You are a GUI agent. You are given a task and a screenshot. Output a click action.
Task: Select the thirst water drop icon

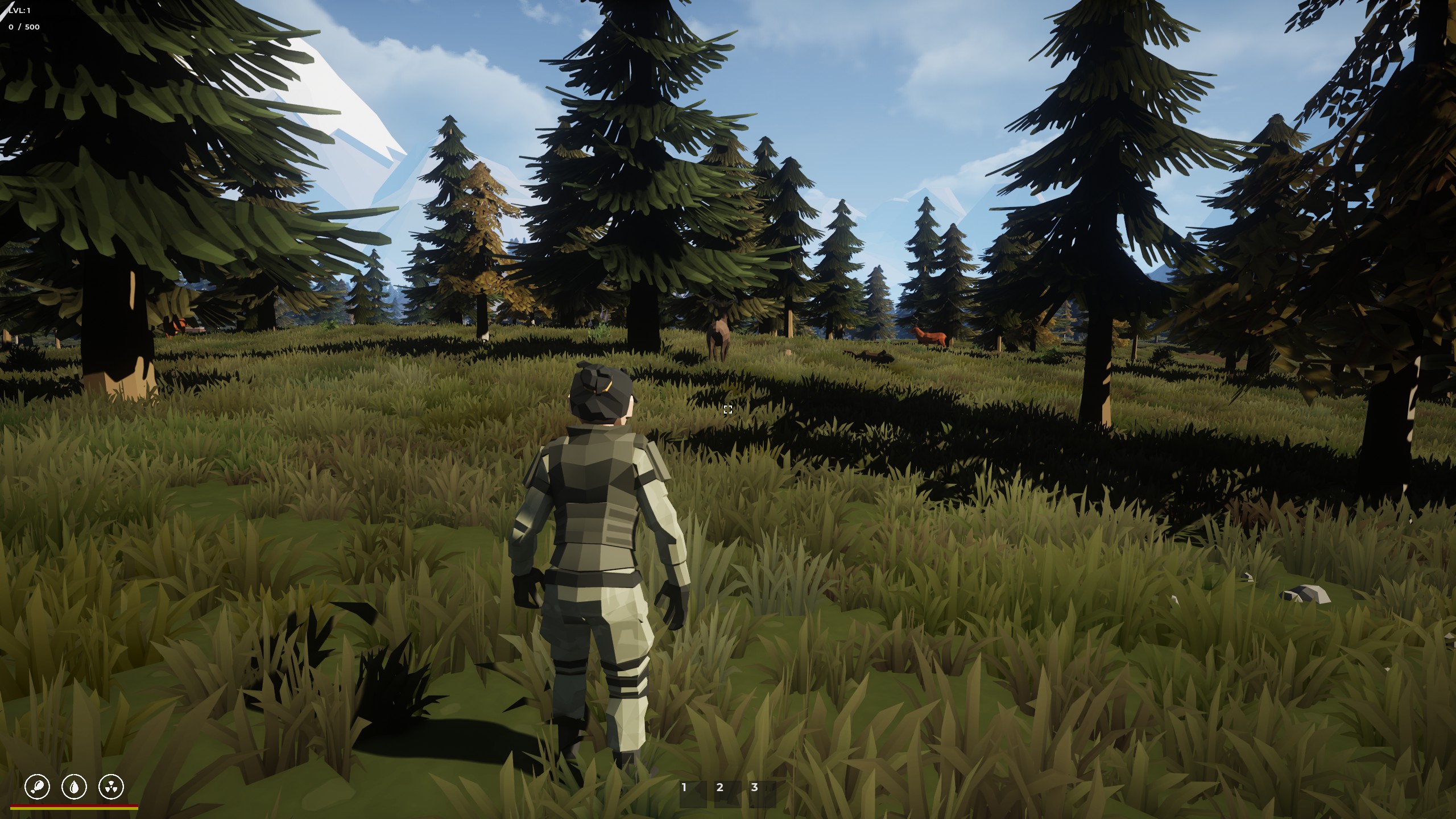(75, 787)
